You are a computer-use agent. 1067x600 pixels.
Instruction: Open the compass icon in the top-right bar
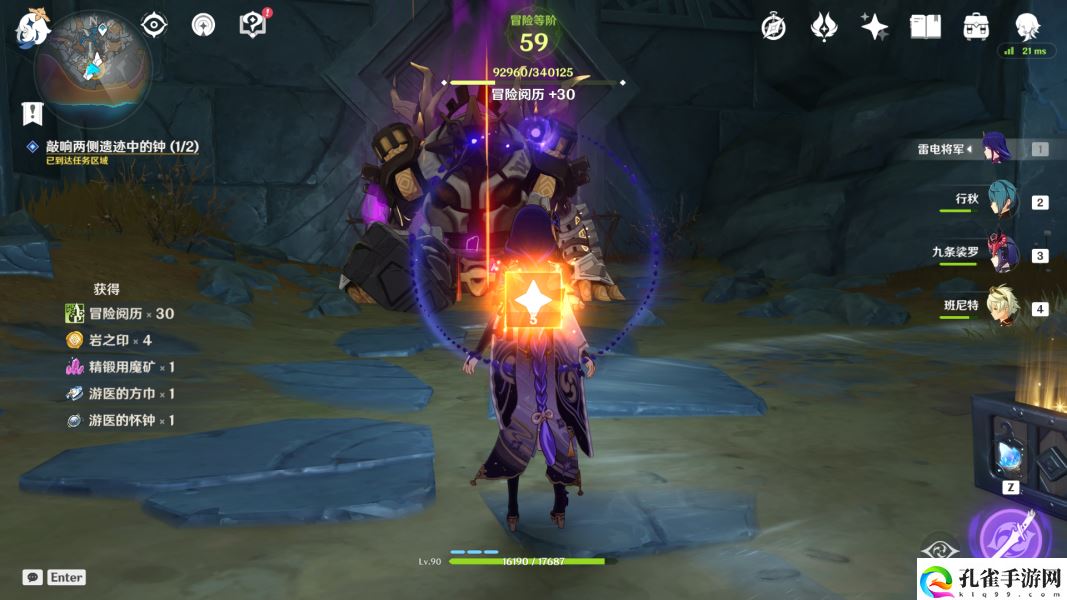click(773, 27)
